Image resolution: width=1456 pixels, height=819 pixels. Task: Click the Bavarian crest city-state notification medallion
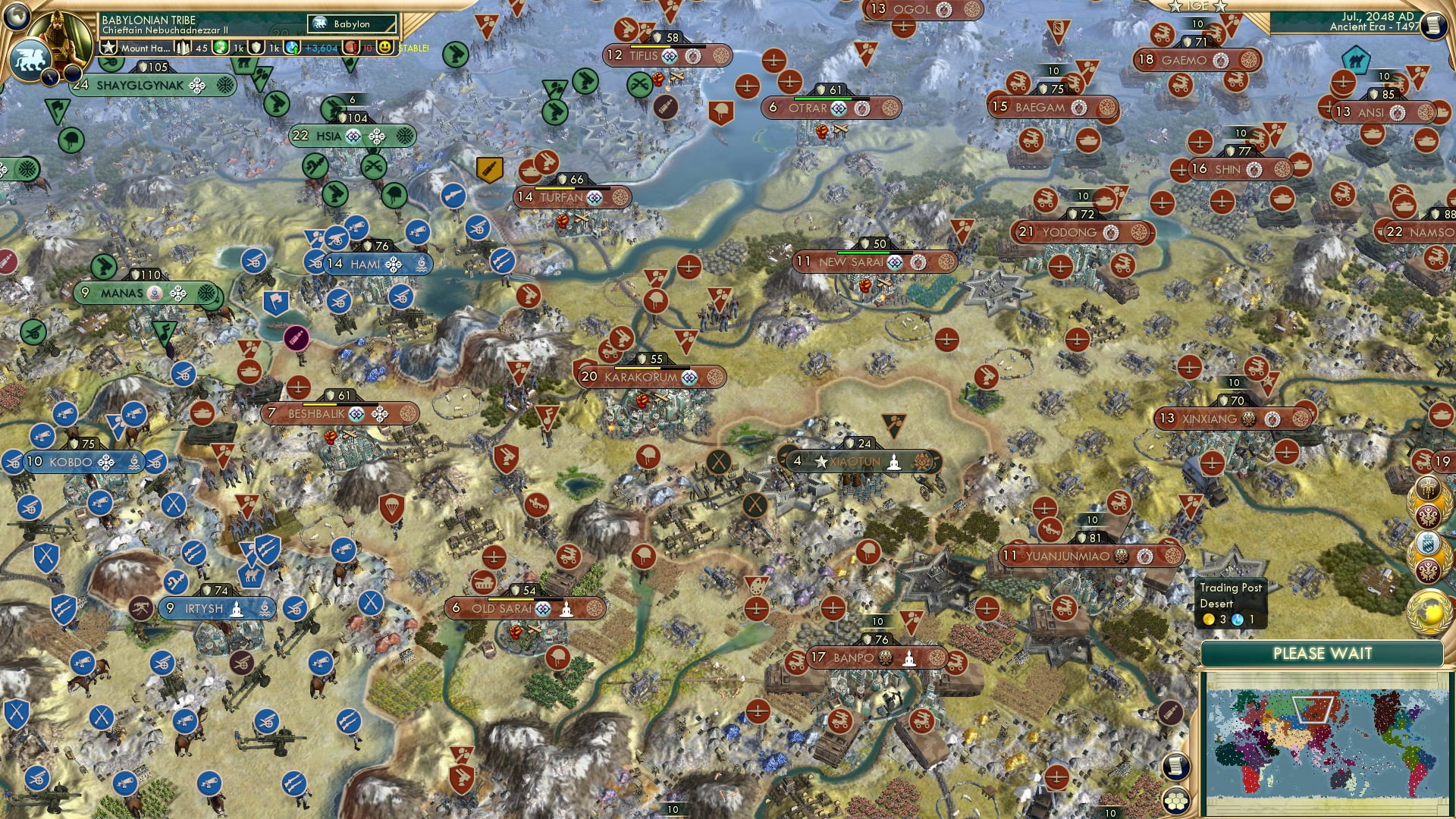pos(1428,542)
